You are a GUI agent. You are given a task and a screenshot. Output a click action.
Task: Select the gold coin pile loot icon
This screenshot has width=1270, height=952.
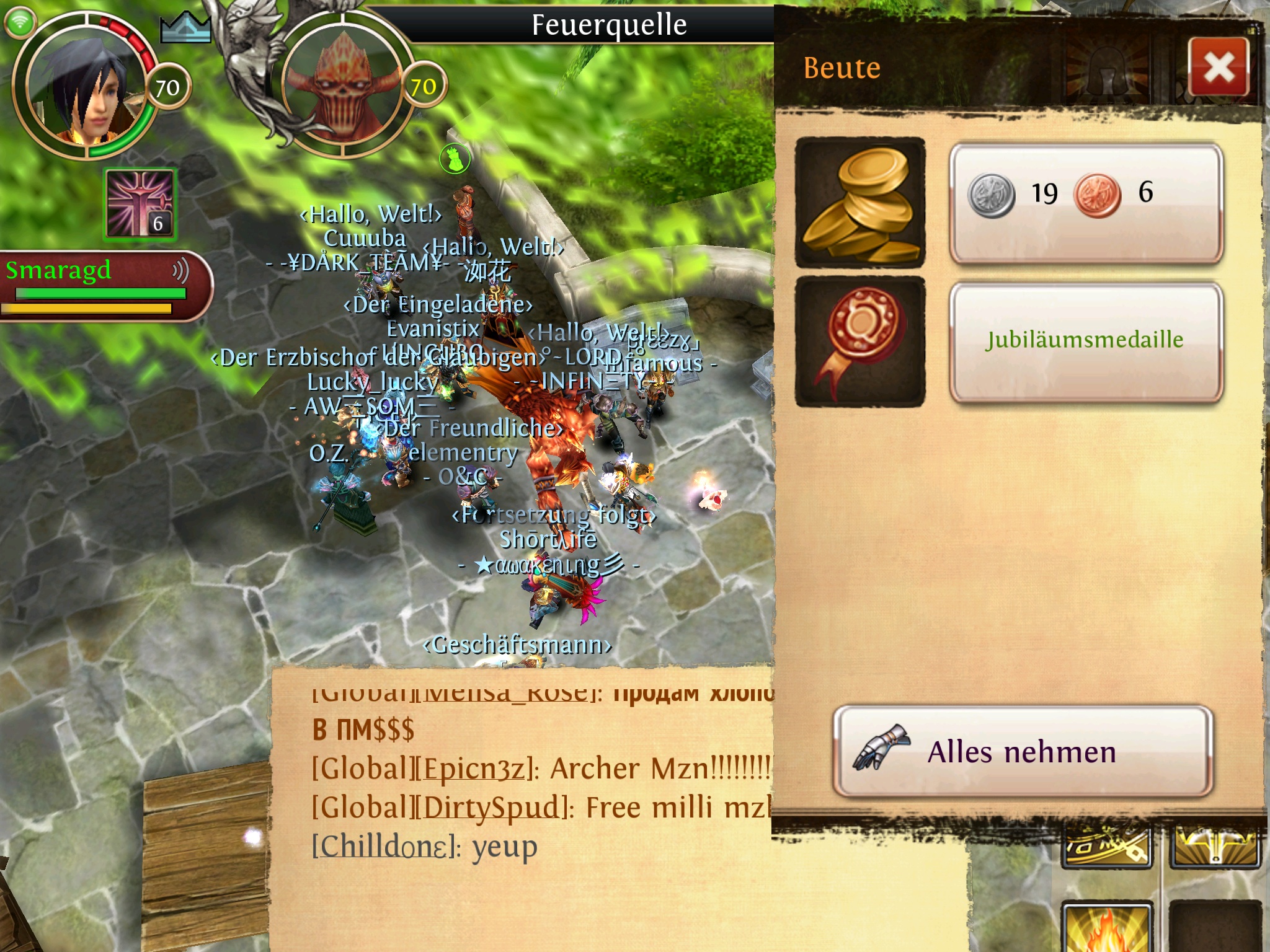pos(860,203)
